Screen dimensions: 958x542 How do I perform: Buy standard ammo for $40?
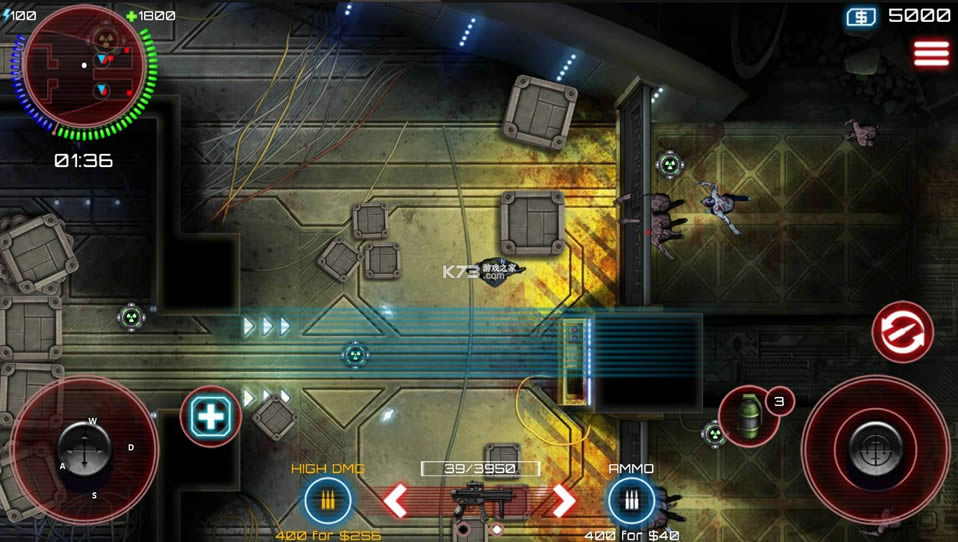(631, 500)
